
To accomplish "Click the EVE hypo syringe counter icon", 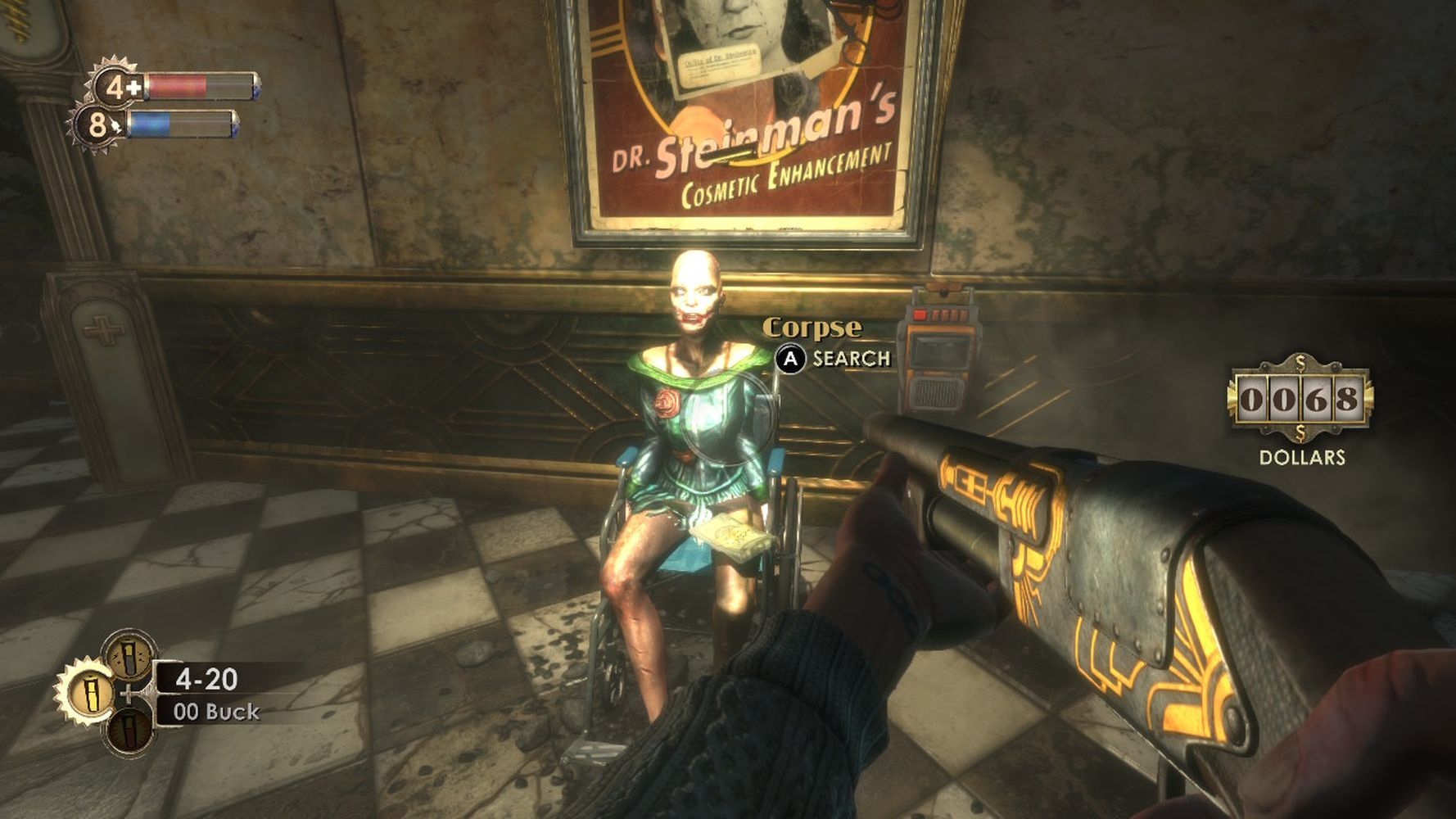I will tap(99, 125).
